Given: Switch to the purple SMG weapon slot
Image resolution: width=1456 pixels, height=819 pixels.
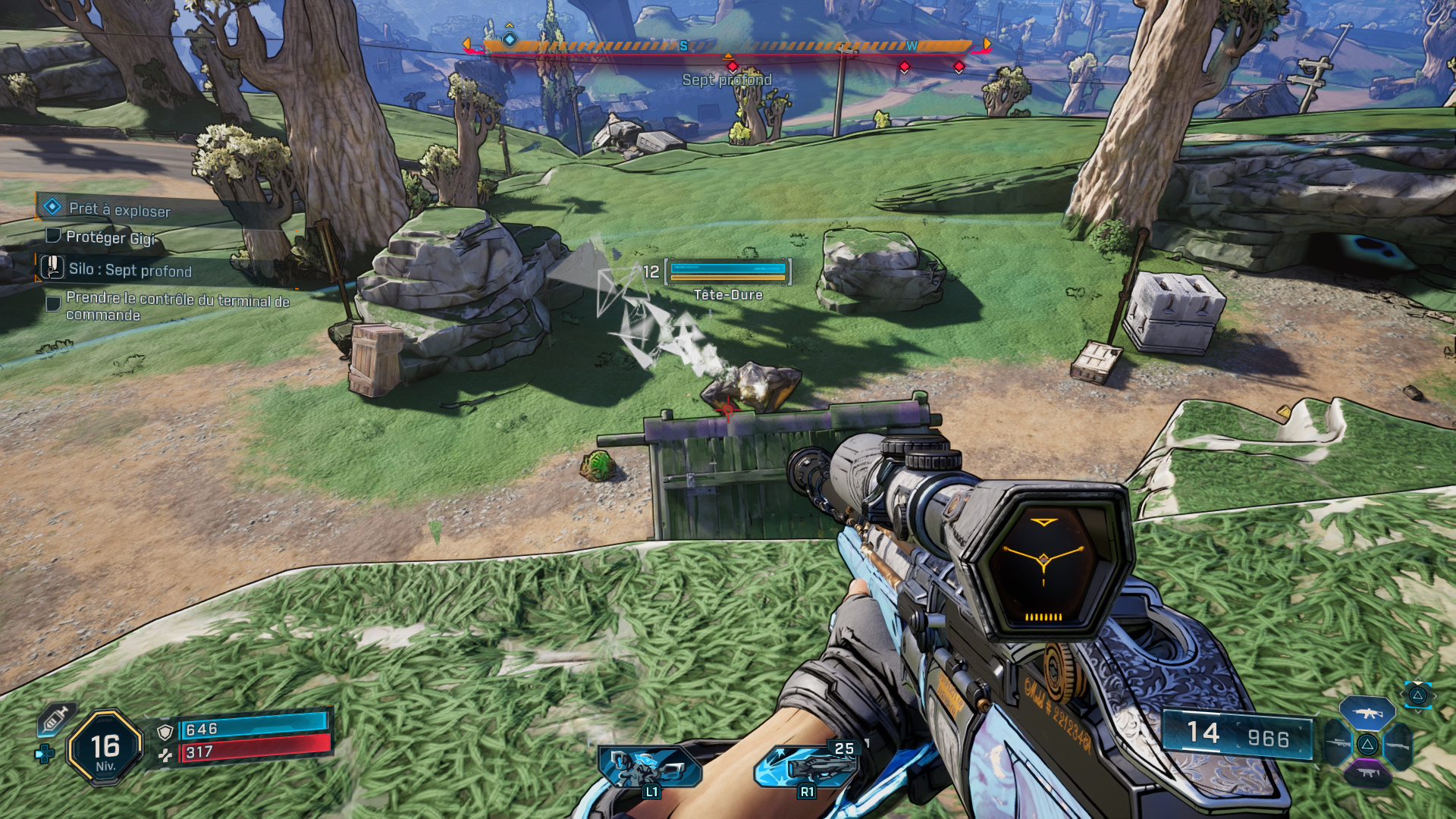Looking at the screenshot, I should coord(1367,773).
